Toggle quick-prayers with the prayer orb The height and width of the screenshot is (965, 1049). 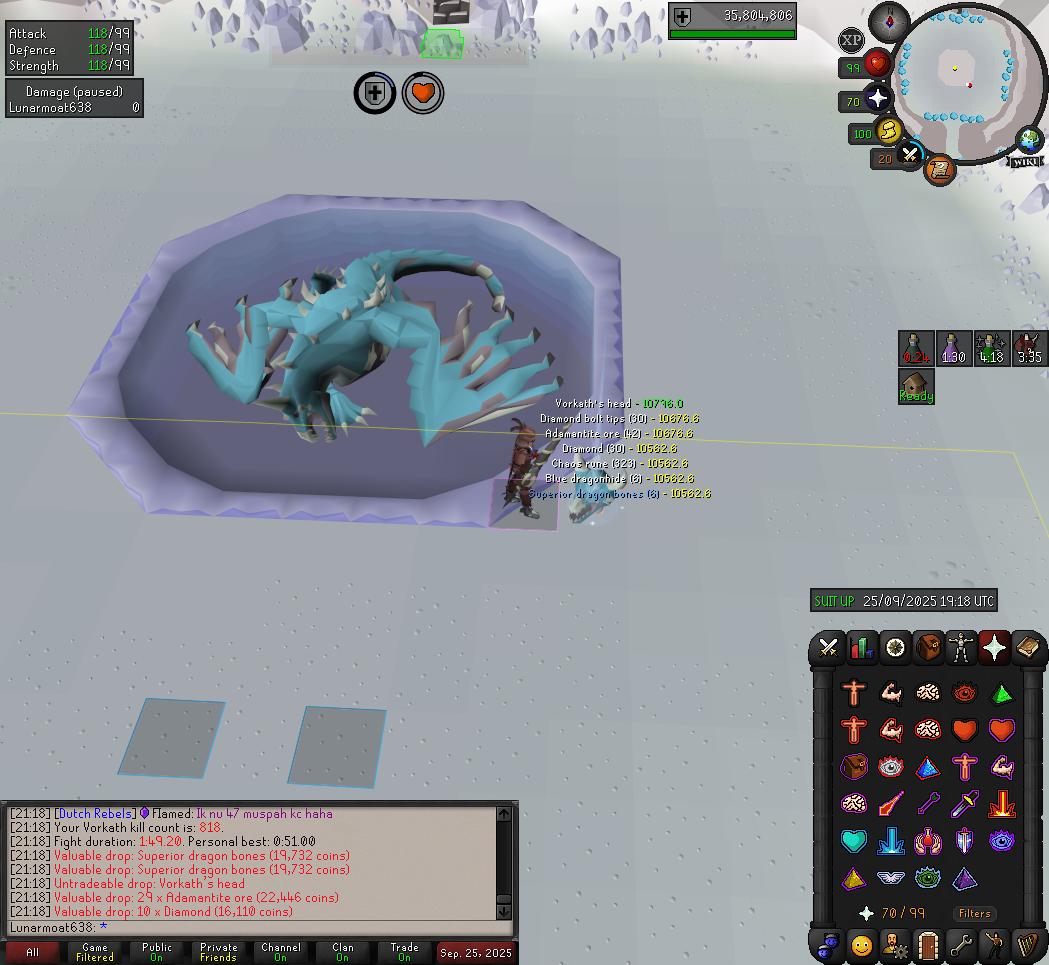(878, 98)
